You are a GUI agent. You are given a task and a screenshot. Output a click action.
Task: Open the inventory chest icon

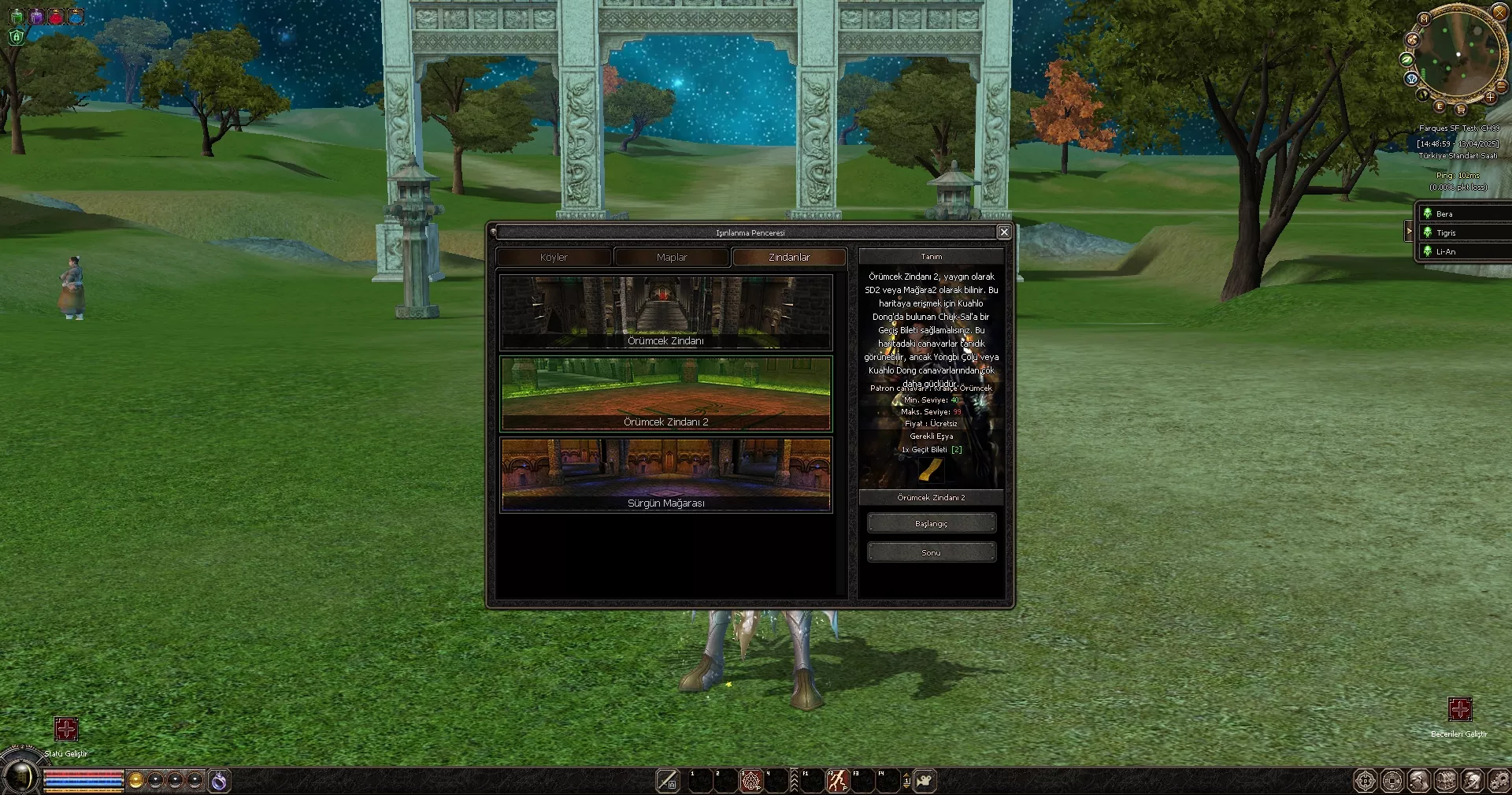pyautogui.click(x=1447, y=780)
